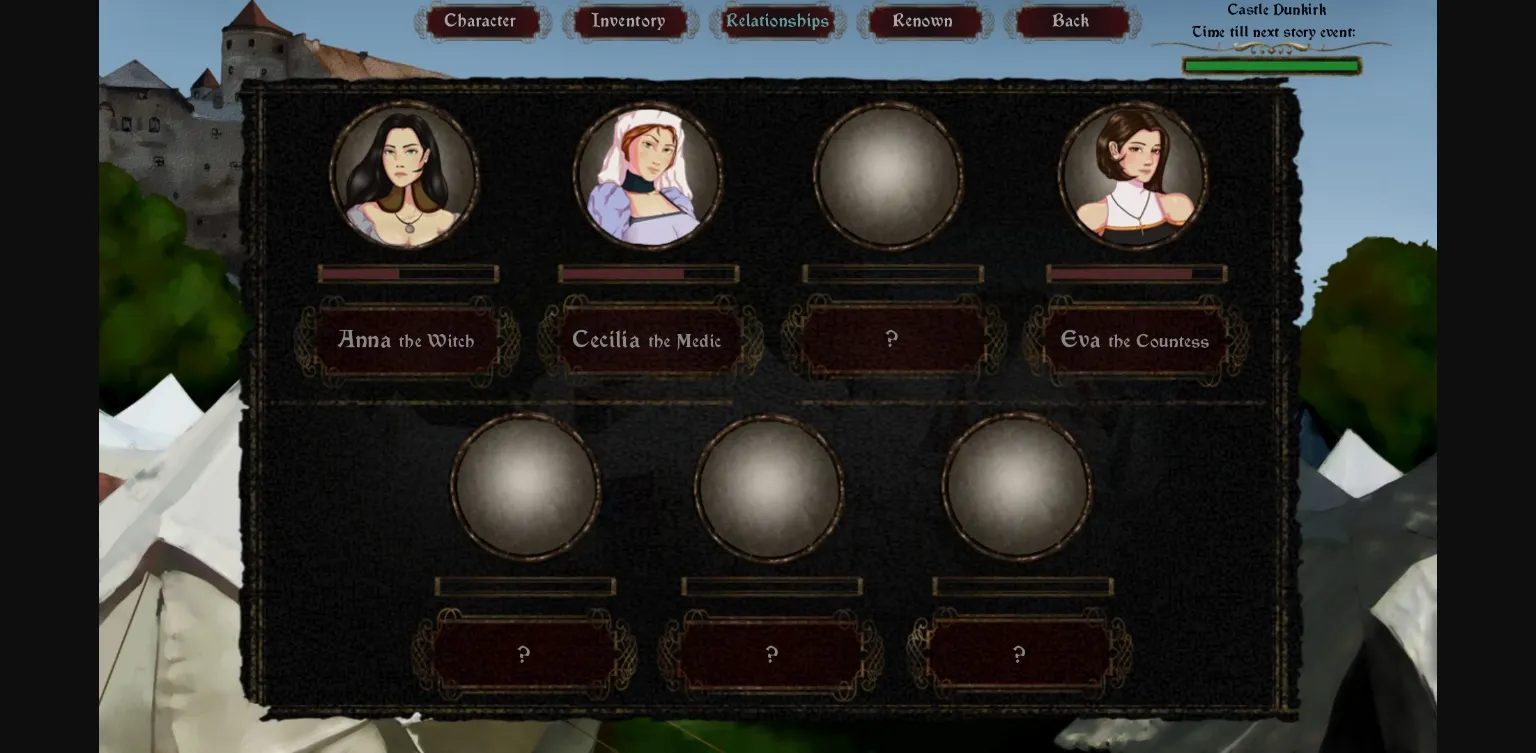Open Anna the Witch's portrait
The width and height of the screenshot is (1536, 753).
pos(404,176)
